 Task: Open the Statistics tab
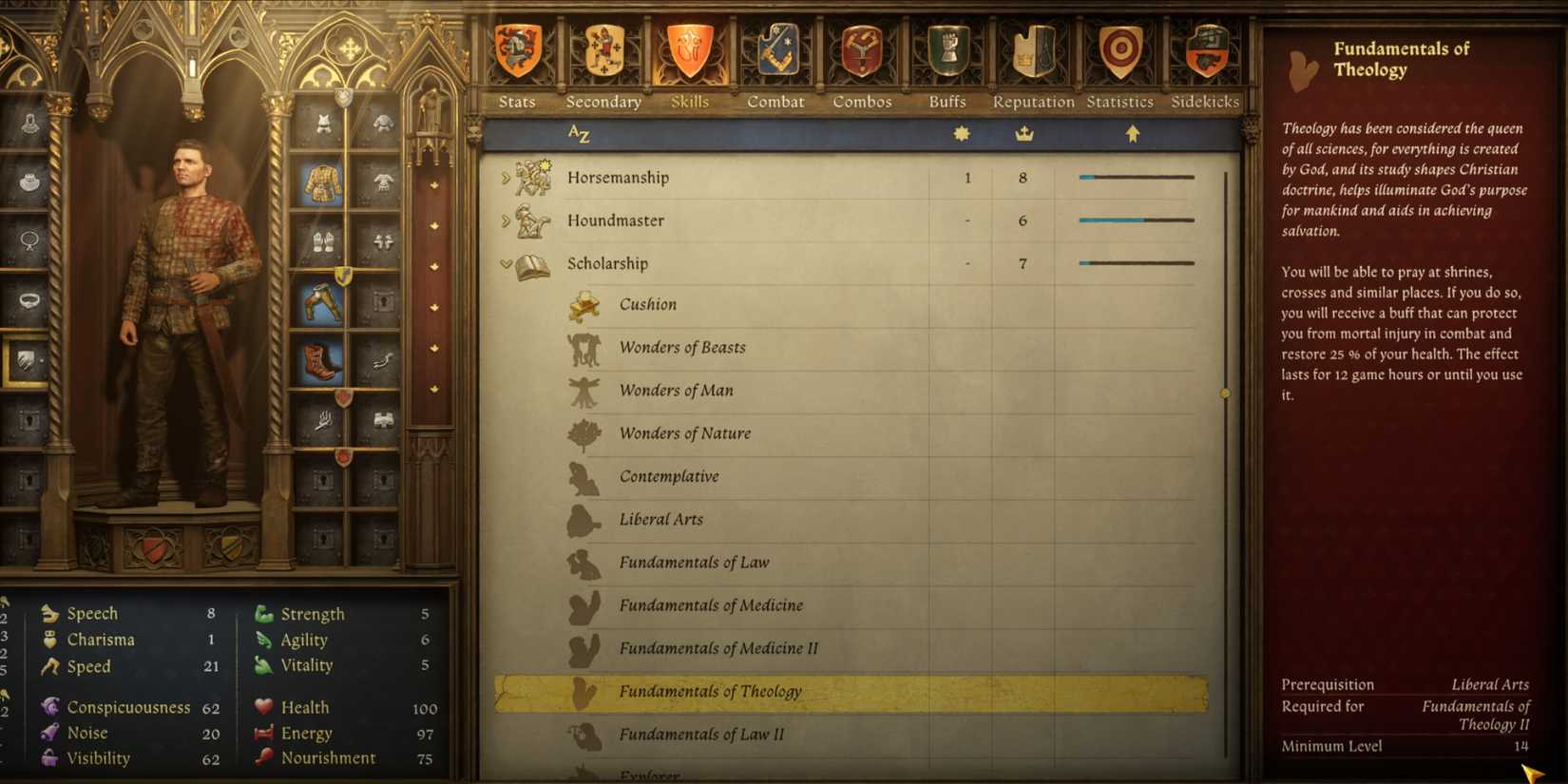tap(1119, 102)
